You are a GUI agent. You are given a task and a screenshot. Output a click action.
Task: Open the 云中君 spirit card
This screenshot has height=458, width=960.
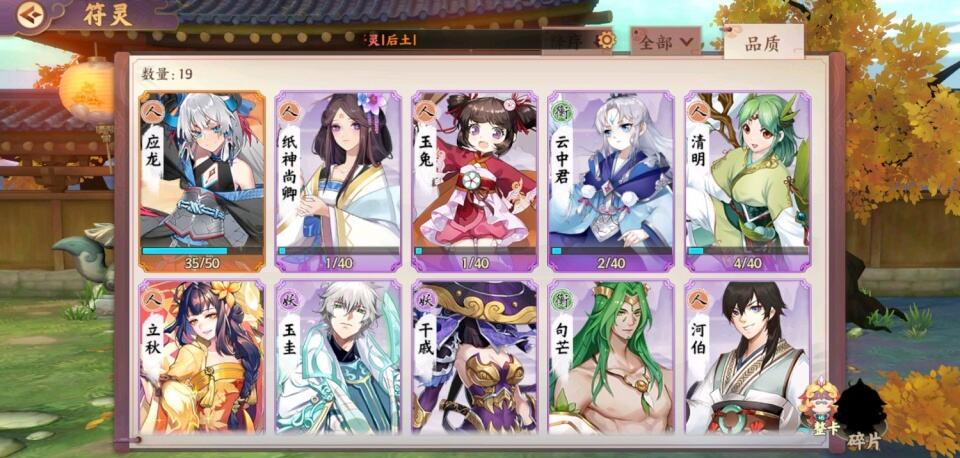pyautogui.click(x=611, y=181)
